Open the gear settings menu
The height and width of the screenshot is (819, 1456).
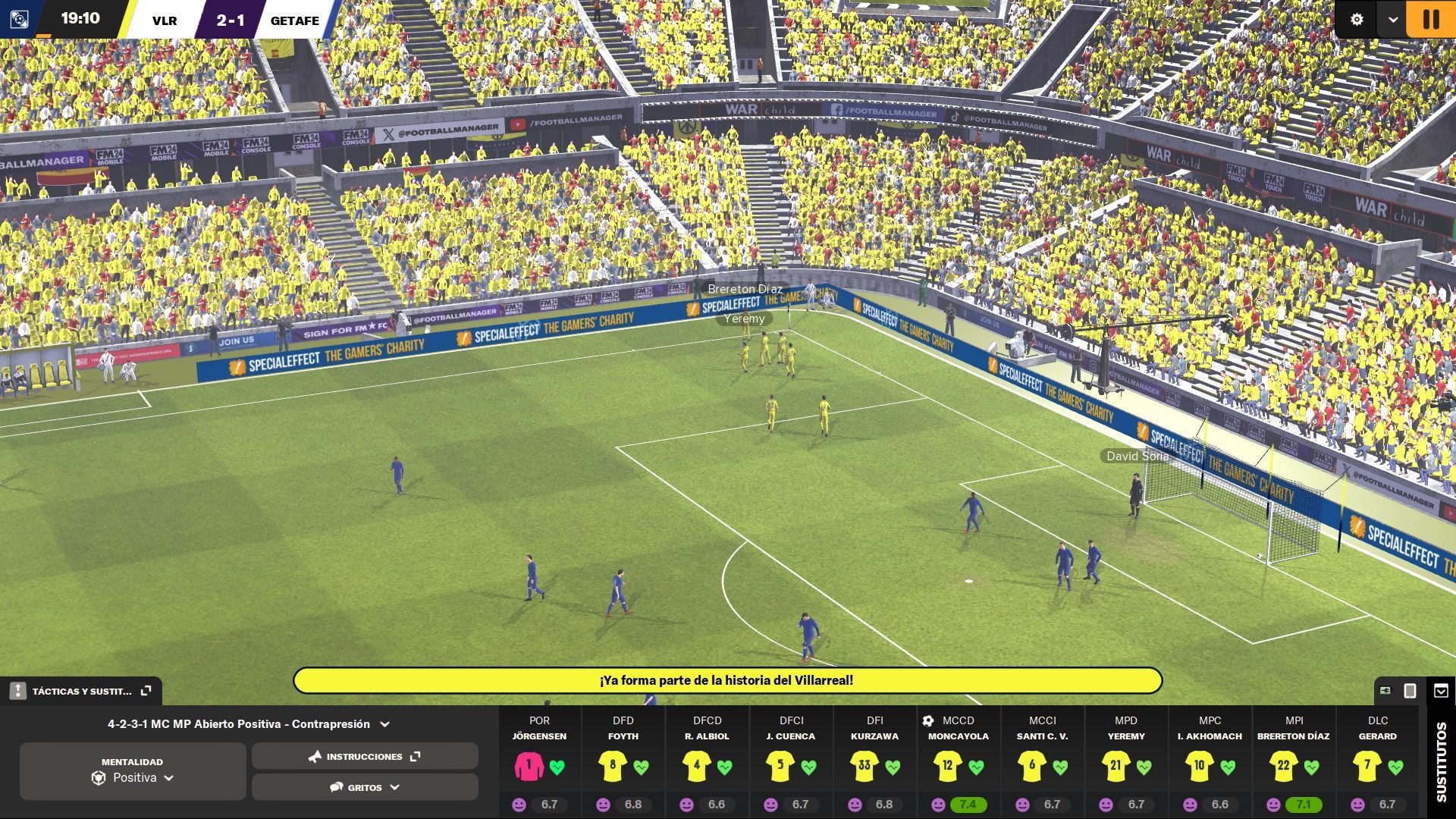[1357, 20]
